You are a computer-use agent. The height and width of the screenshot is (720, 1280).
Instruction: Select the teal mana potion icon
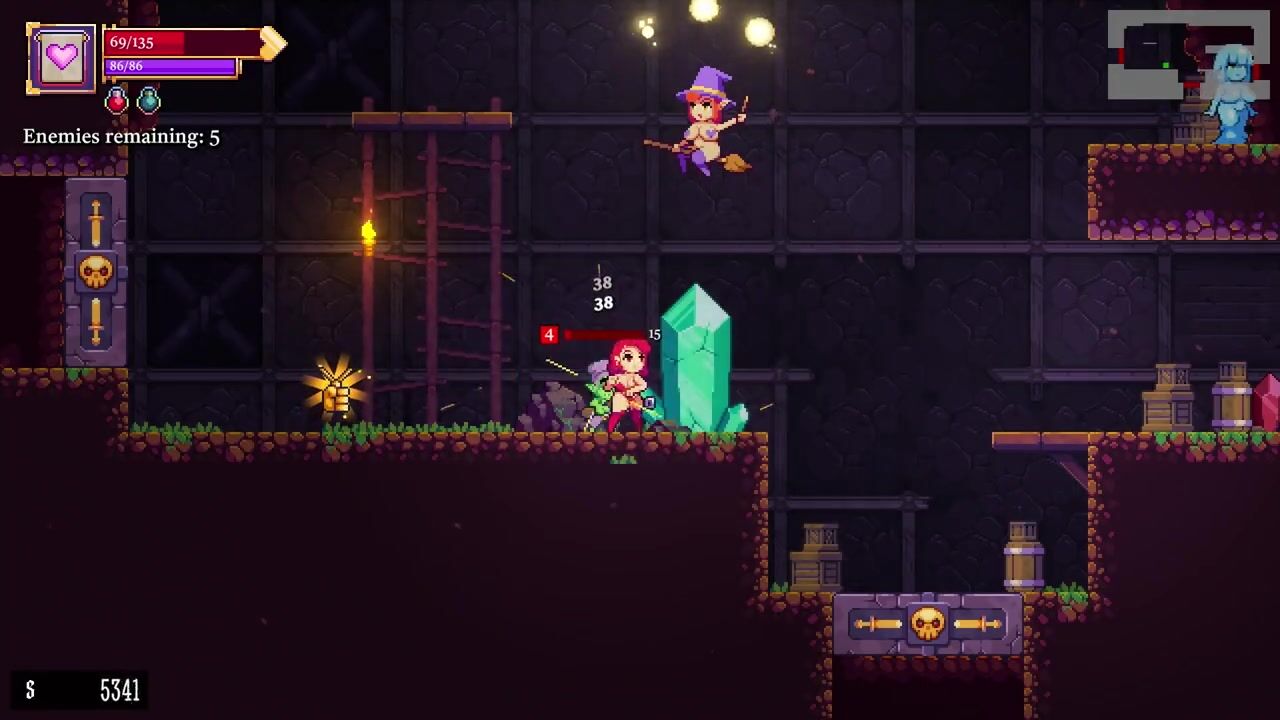[x=149, y=100]
